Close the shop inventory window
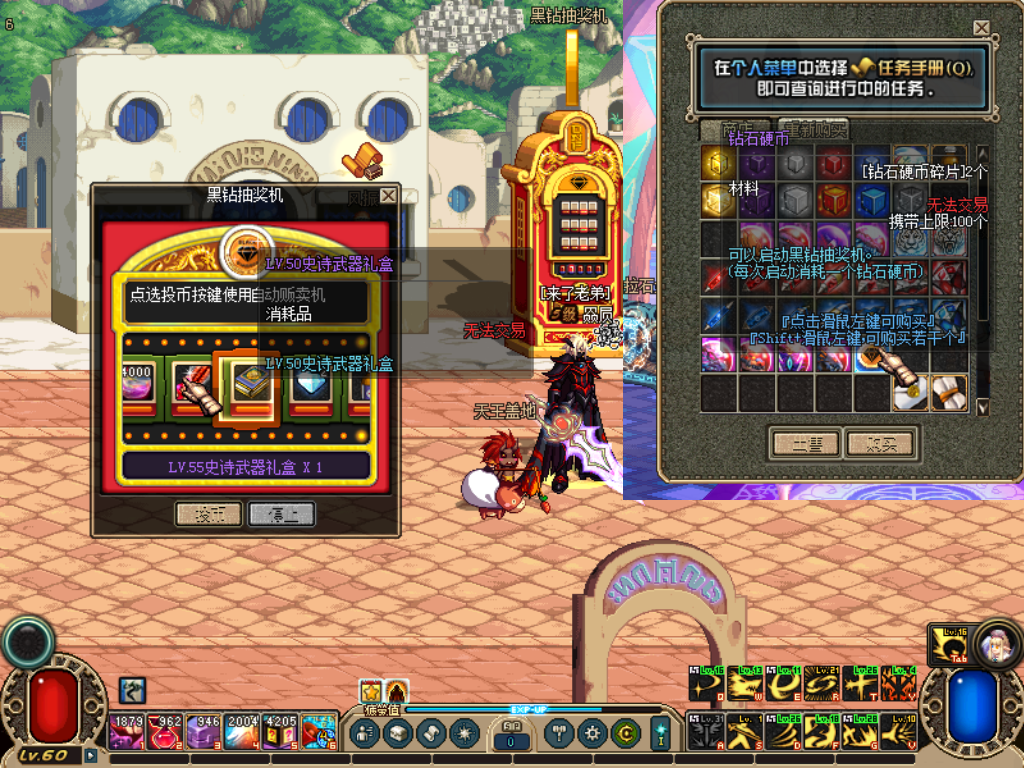This screenshot has width=1024, height=768. click(x=981, y=28)
